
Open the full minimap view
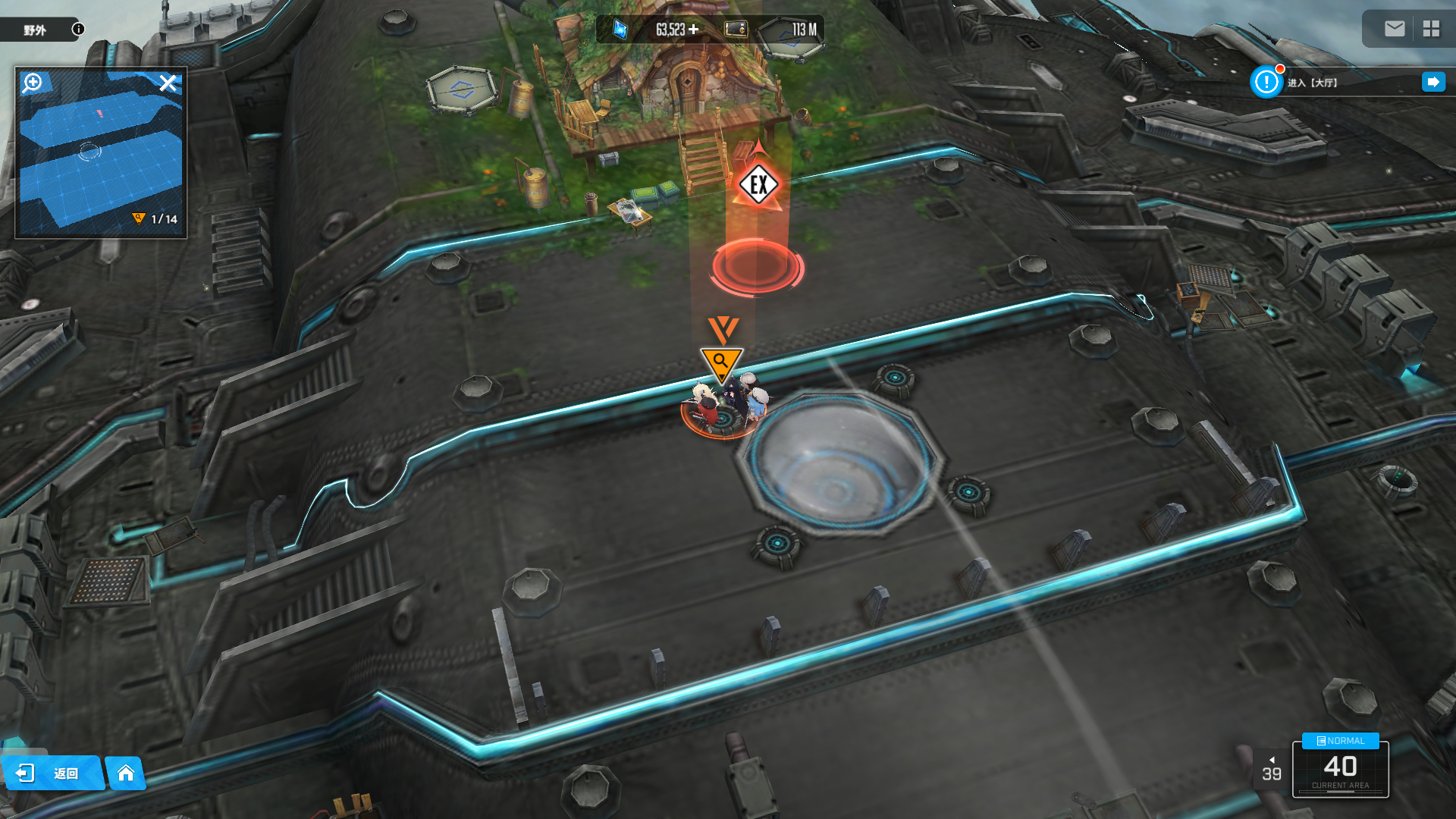[x=101, y=152]
